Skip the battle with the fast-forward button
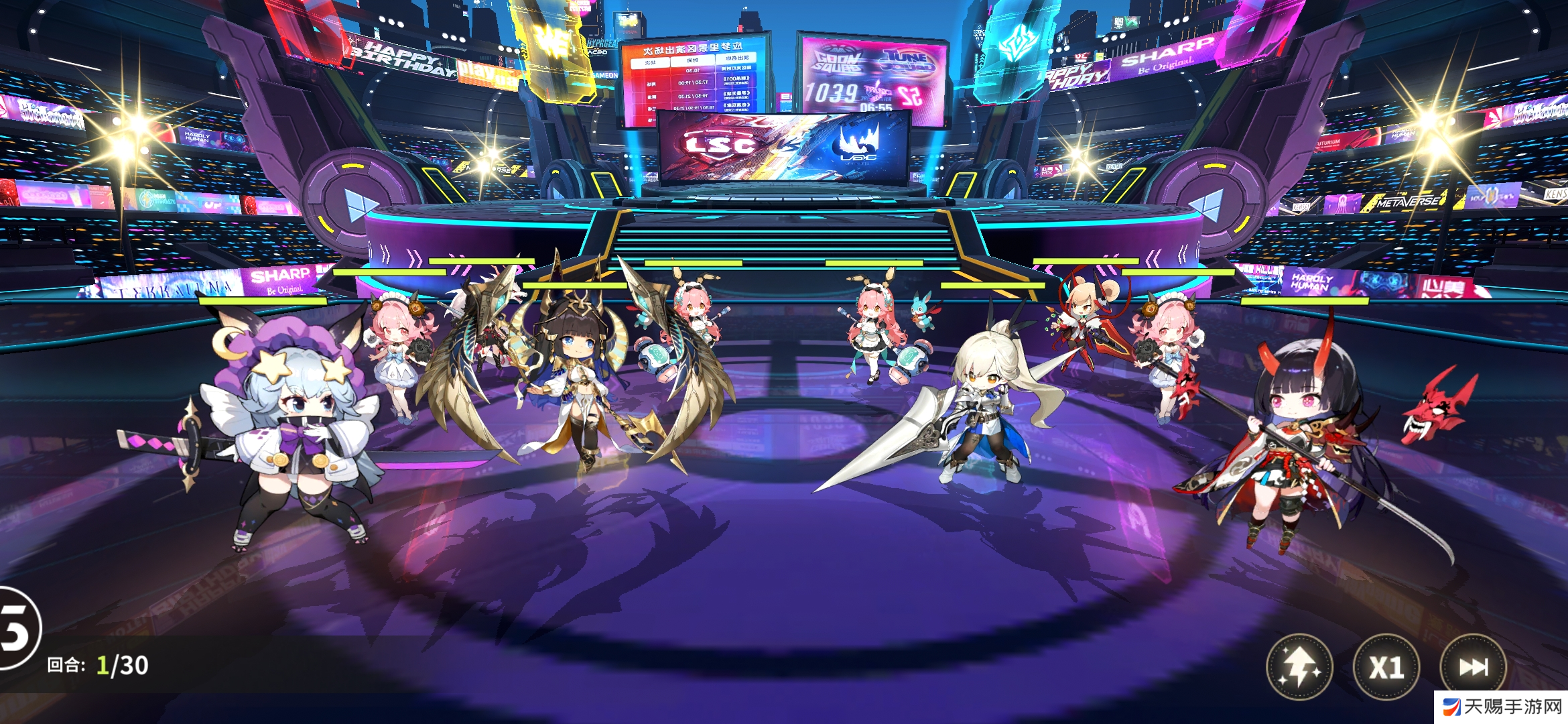This screenshot has width=1568, height=724. [1473, 667]
